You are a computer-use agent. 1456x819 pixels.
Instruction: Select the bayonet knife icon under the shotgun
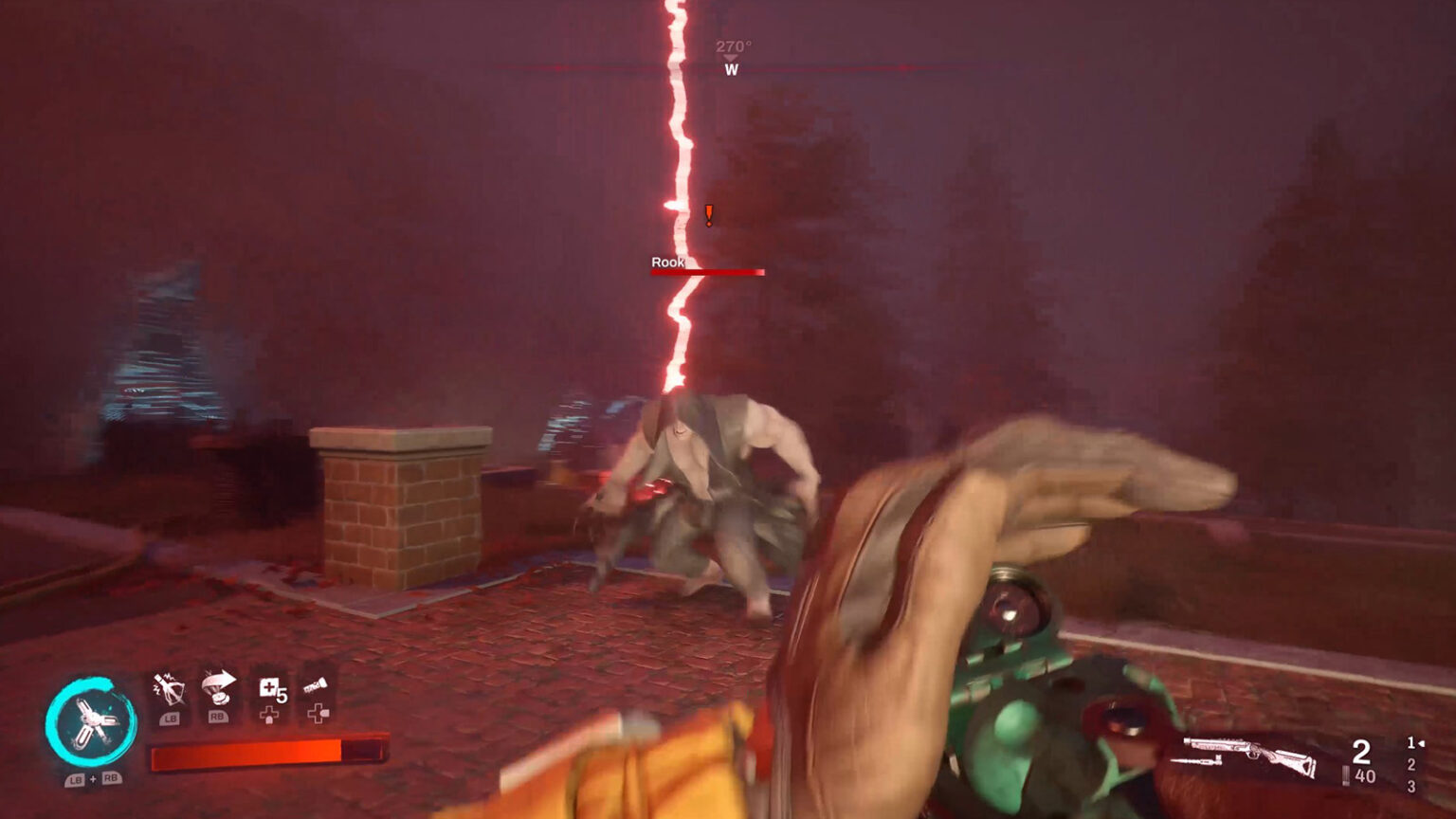[x=1197, y=761]
